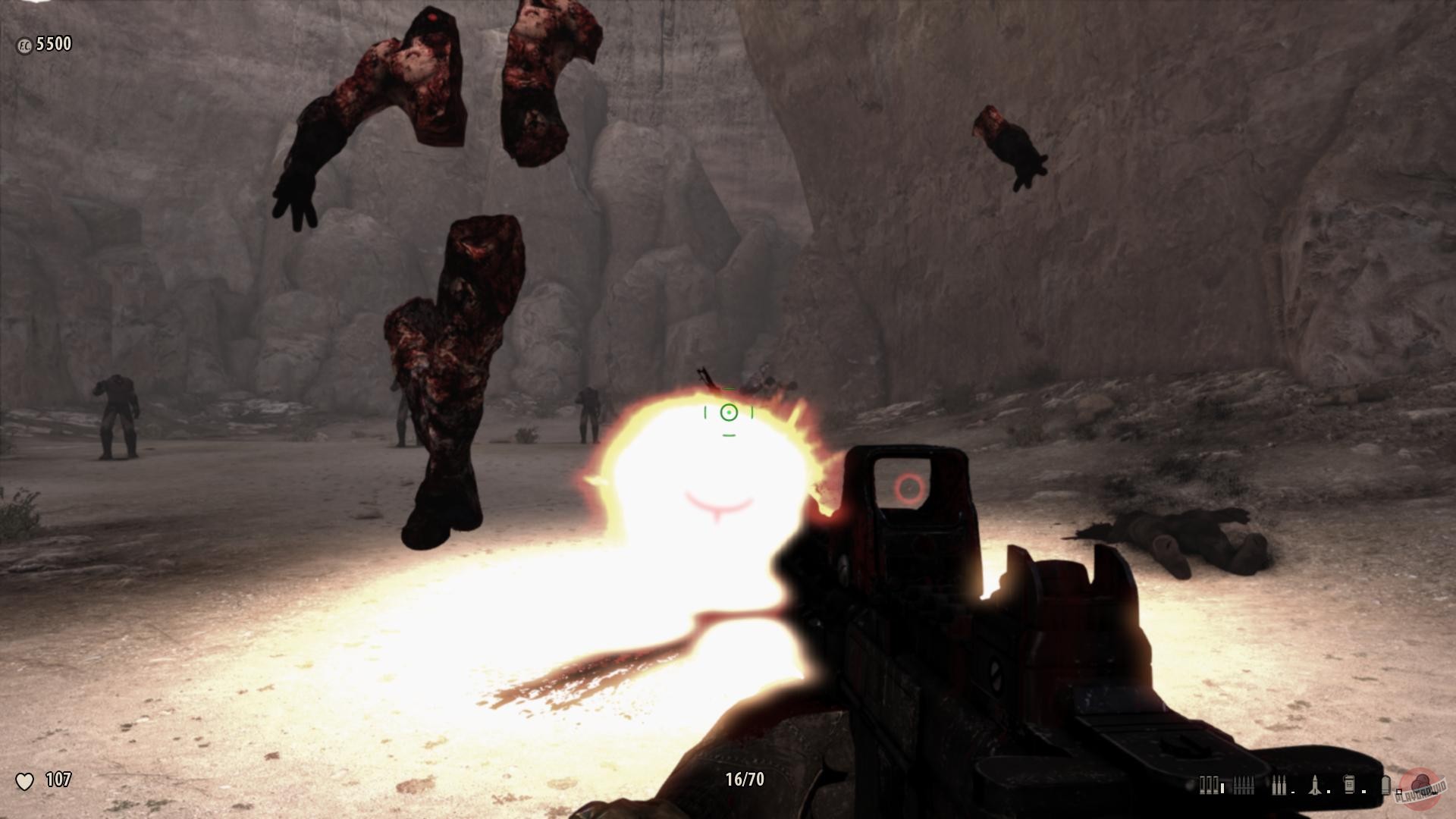This screenshot has height=819, width=1456.
Task: Select the C4 explosive charge icon
Action: [1348, 786]
